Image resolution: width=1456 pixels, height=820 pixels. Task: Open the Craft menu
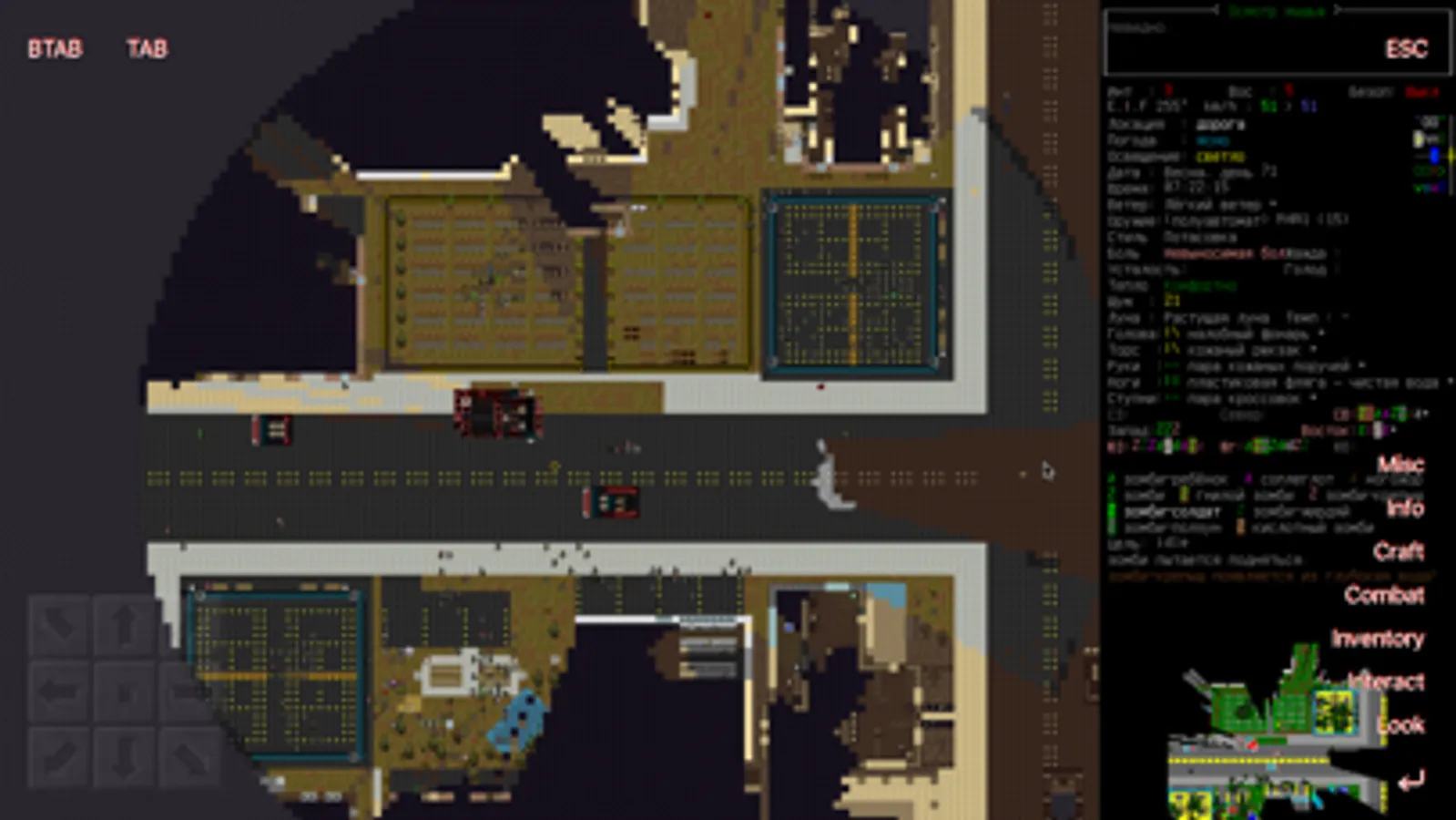[x=1401, y=552]
